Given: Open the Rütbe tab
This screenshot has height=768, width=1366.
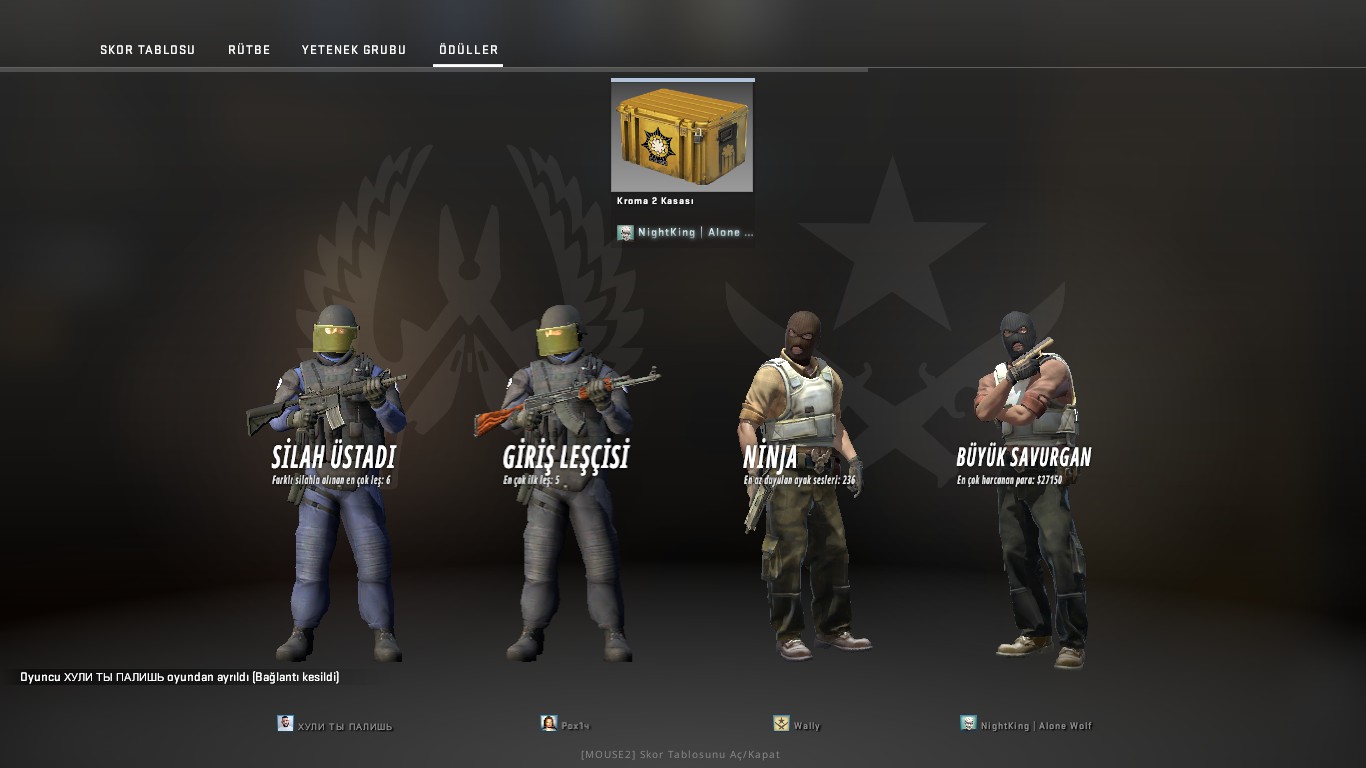Looking at the screenshot, I should point(249,50).
